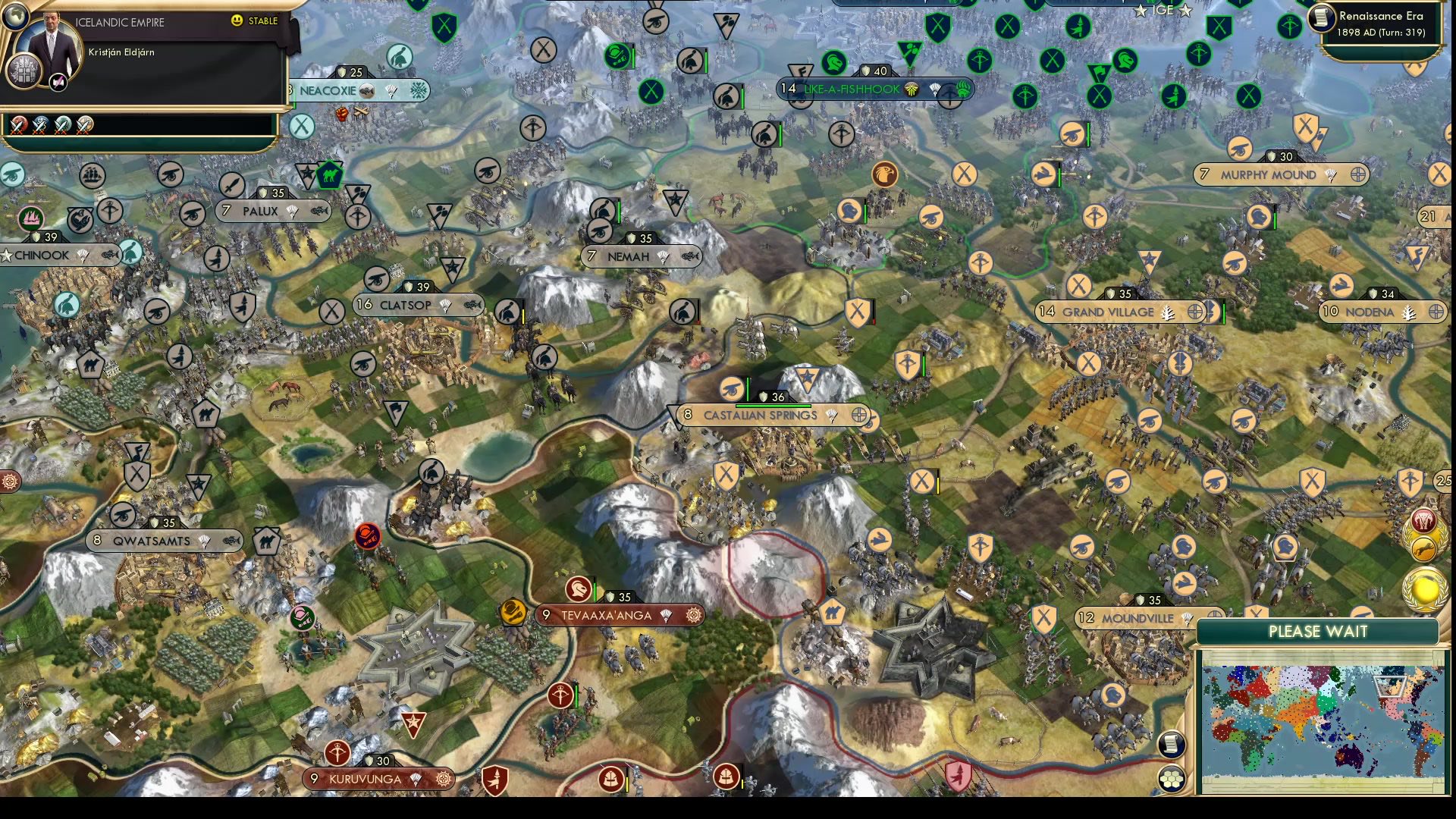
Task: Click the elephant natural wonder medallion
Action: (x=1423, y=519)
